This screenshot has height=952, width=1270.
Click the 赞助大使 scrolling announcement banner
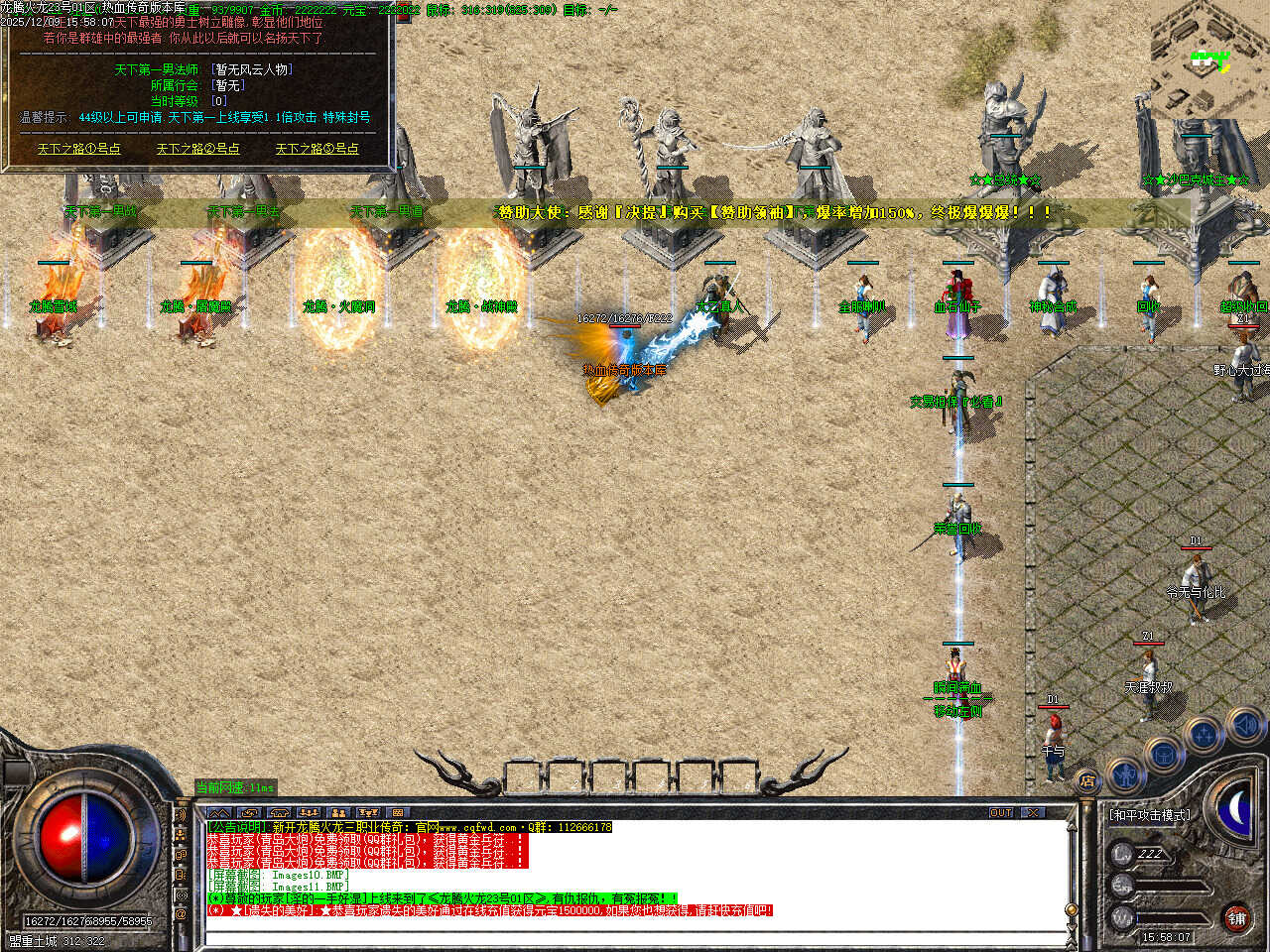coord(774,212)
